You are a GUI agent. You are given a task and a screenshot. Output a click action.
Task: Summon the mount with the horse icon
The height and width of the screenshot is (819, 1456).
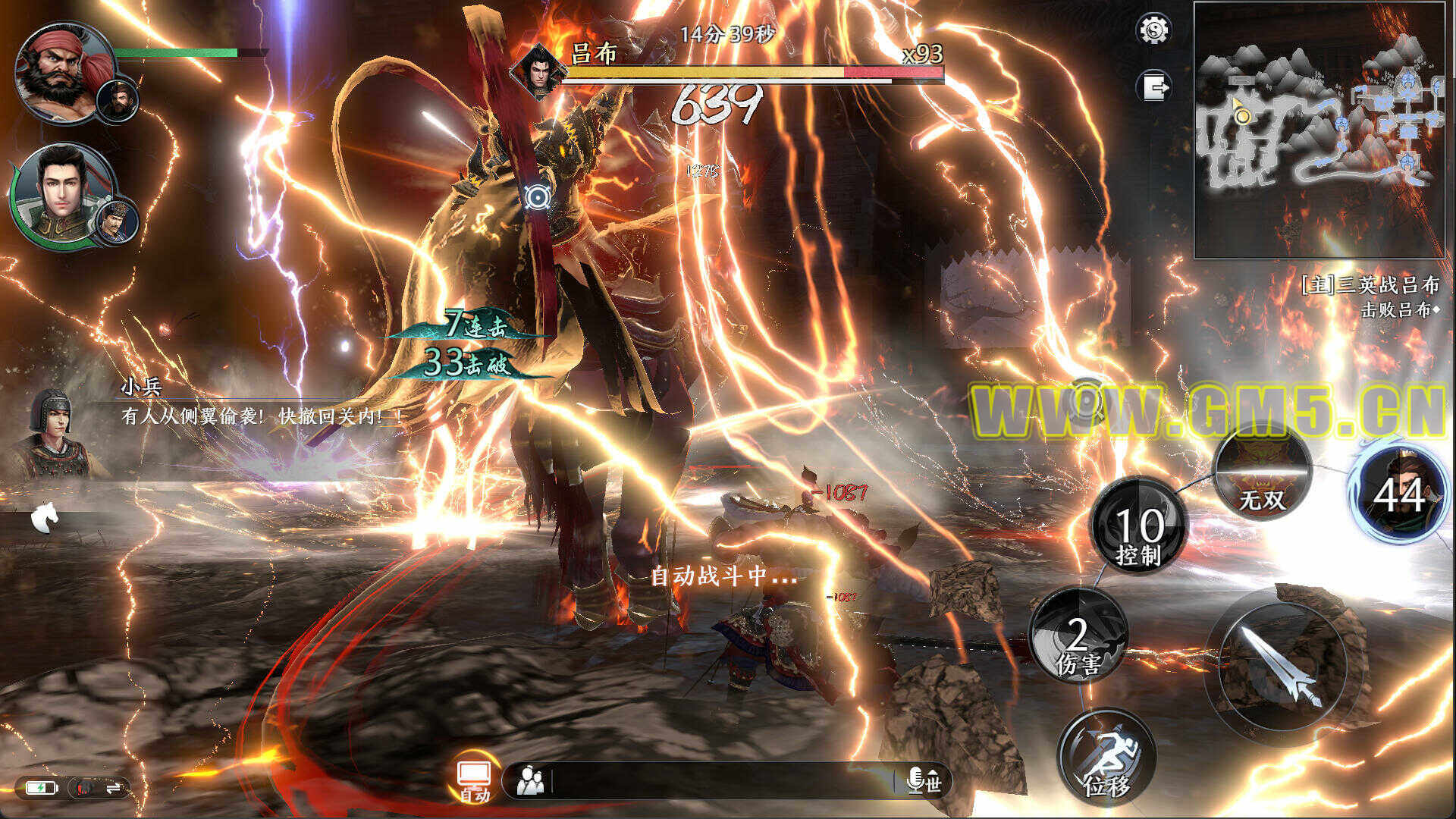pos(45,519)
